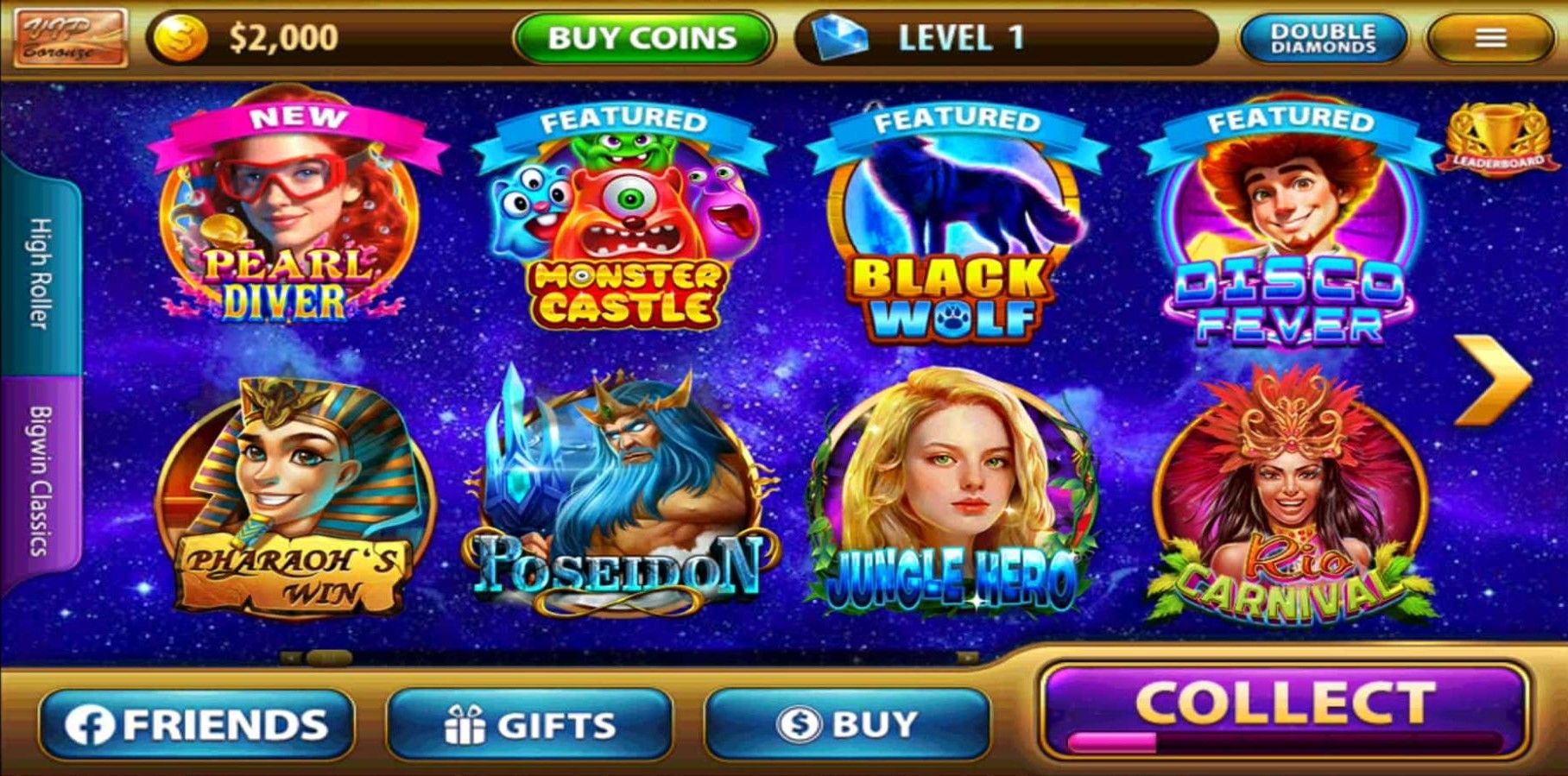
Task: Expand the NEW banner on Pearl Diver
Action: (x=294, y=116)
